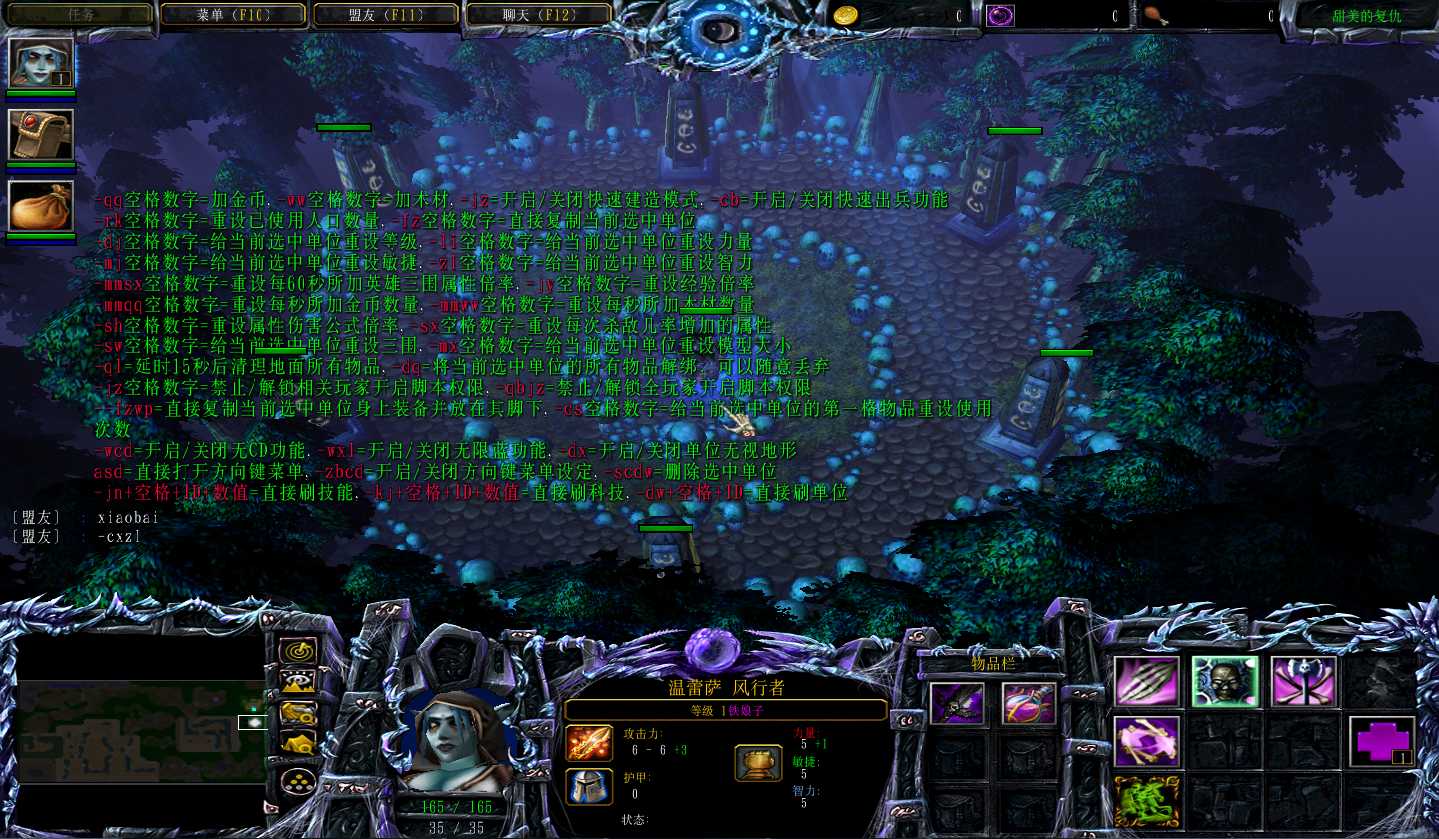Use the dark dagger inventory item
The width and height of the screenshot is (1439, 839).
(957, 703)
